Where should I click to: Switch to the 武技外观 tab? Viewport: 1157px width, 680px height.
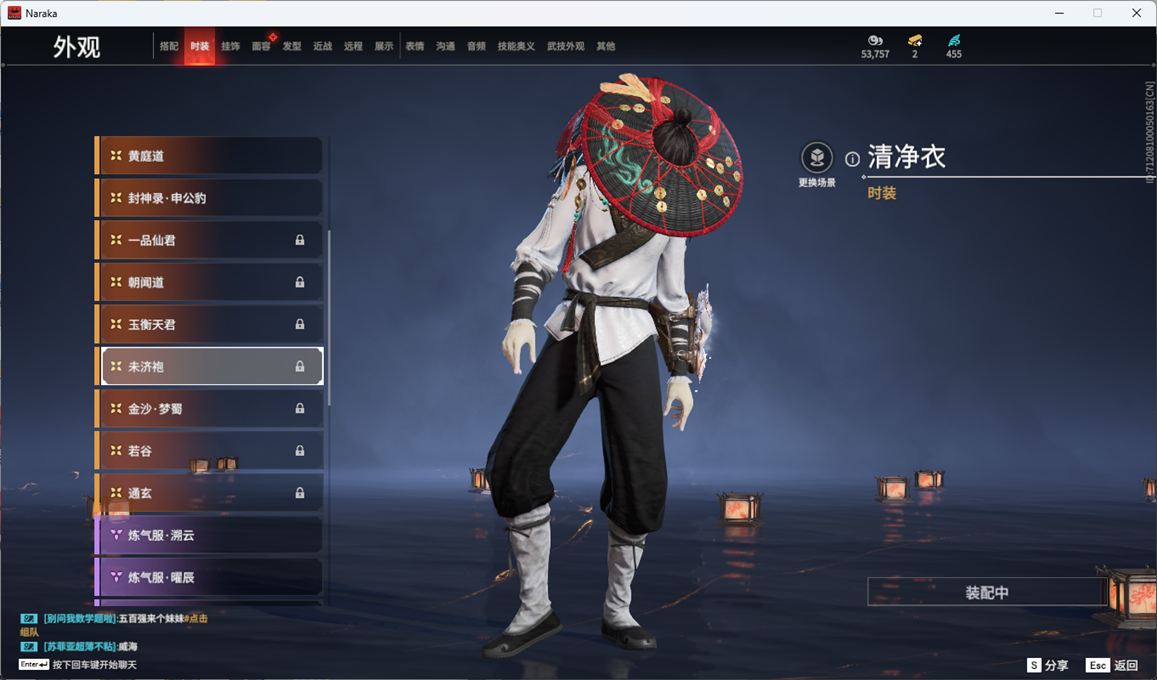coord(565,46)
